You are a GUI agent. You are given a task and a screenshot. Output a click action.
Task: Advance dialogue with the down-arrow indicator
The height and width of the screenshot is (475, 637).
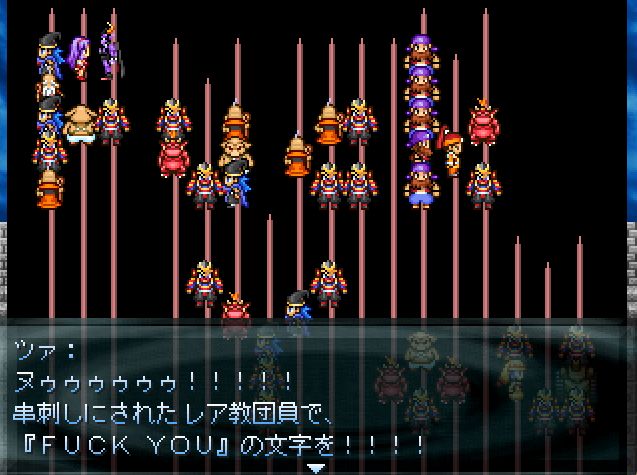tap(316, 467)
